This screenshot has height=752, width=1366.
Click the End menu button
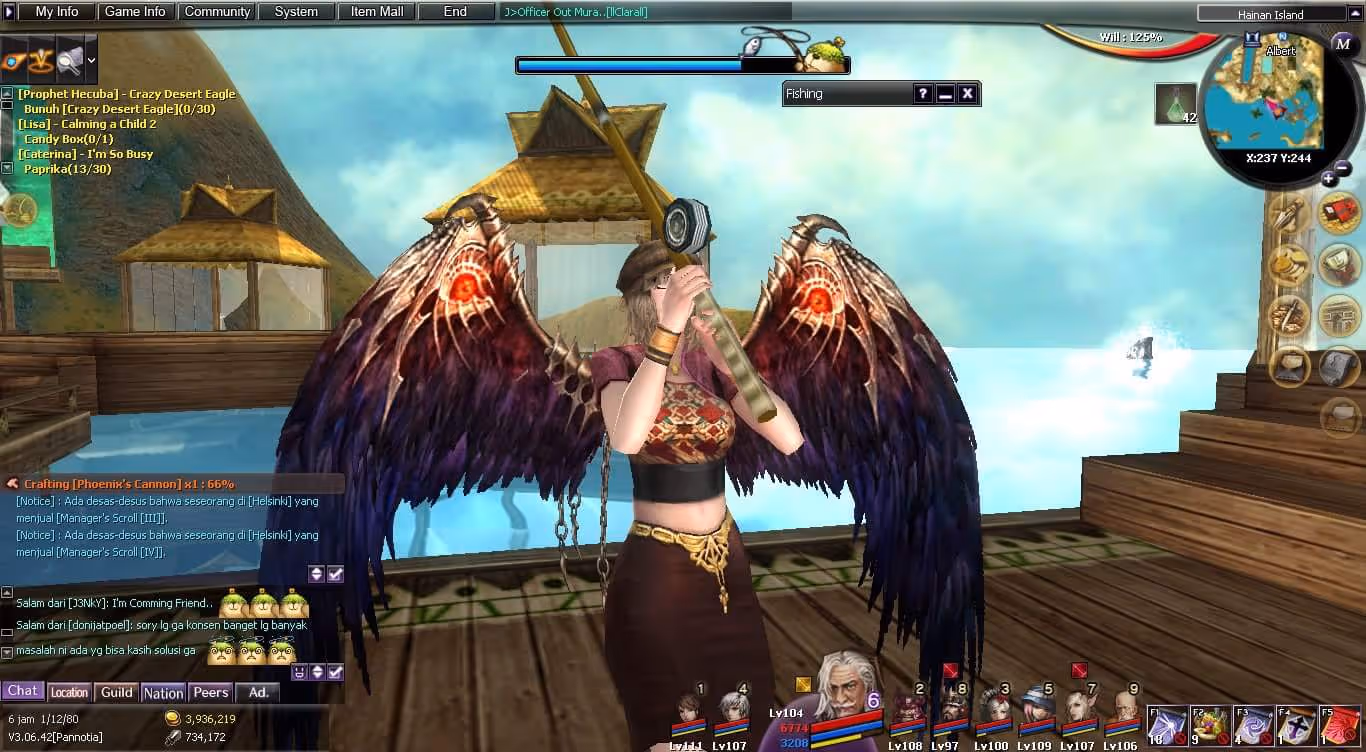455,12
